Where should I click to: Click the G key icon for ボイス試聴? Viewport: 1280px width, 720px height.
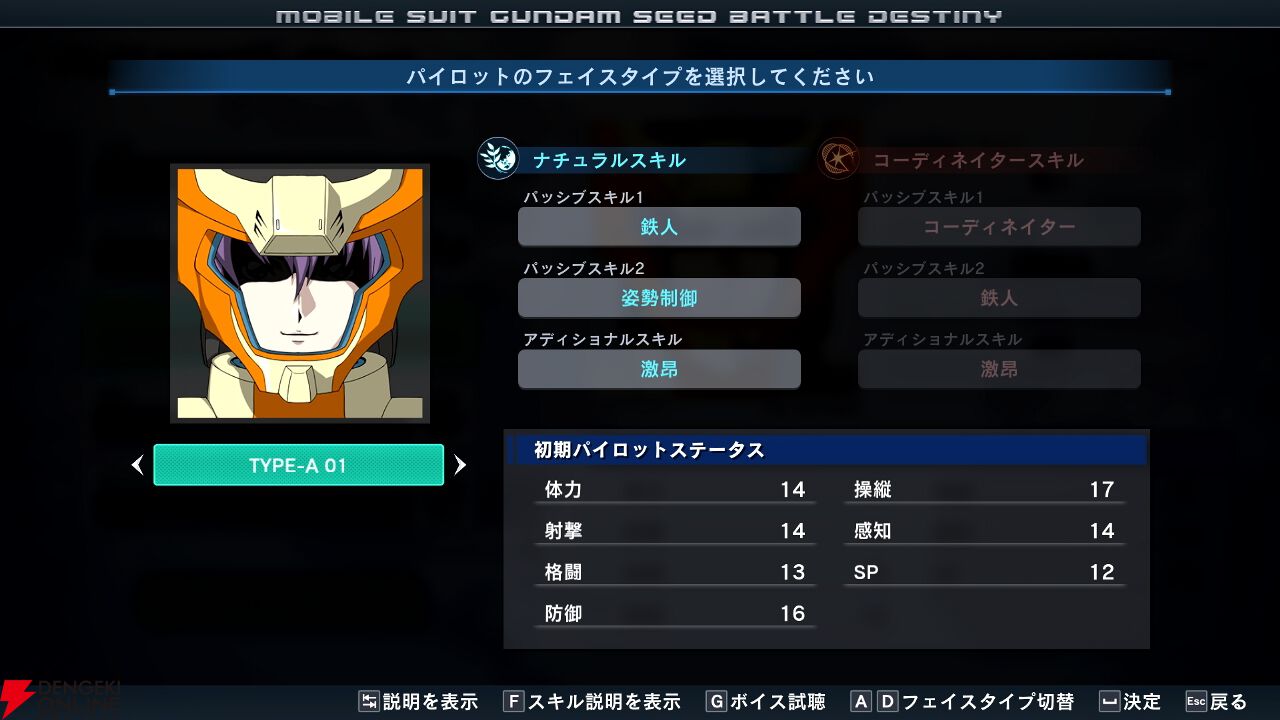(716, 701)
